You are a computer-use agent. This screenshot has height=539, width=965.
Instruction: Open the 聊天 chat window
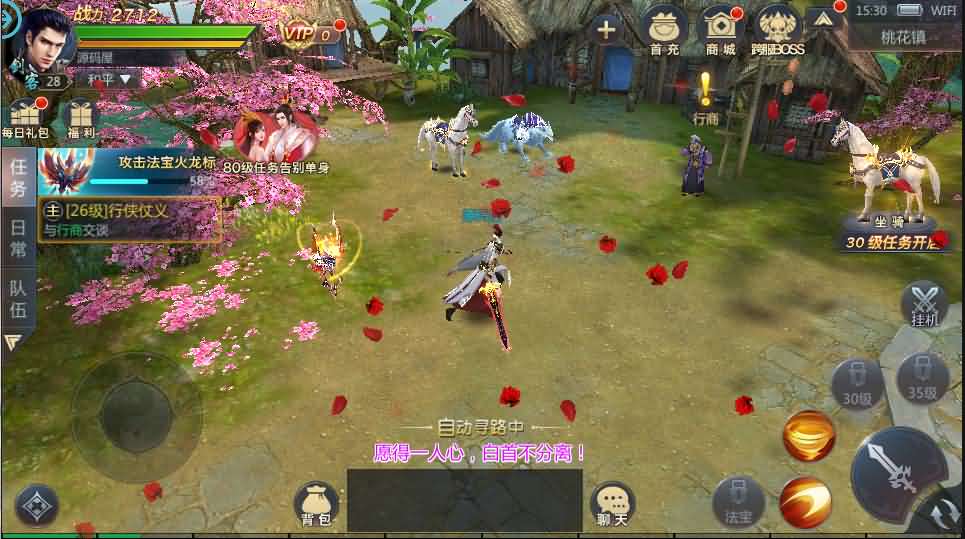coord(612,504)
